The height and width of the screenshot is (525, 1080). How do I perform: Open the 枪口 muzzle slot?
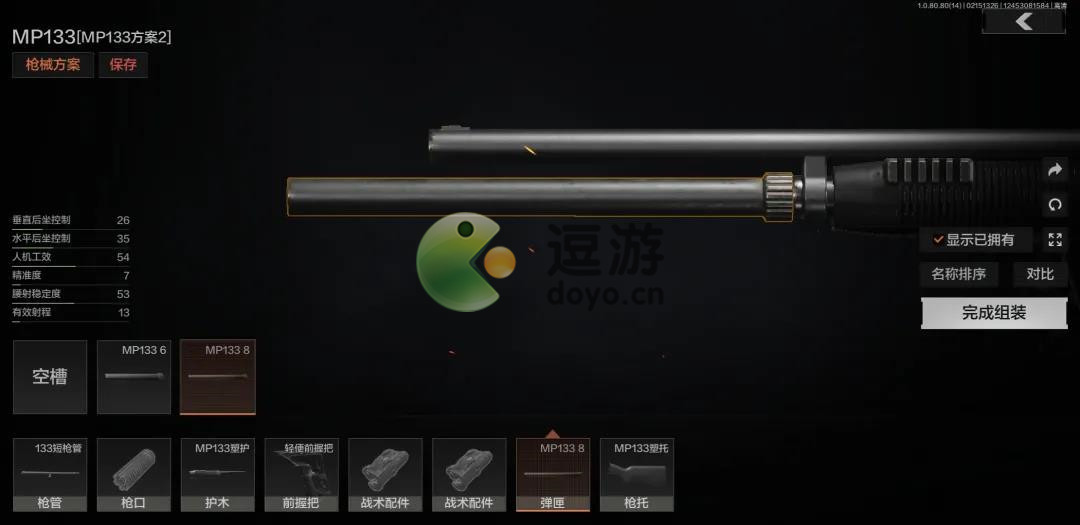click(134, 475)
